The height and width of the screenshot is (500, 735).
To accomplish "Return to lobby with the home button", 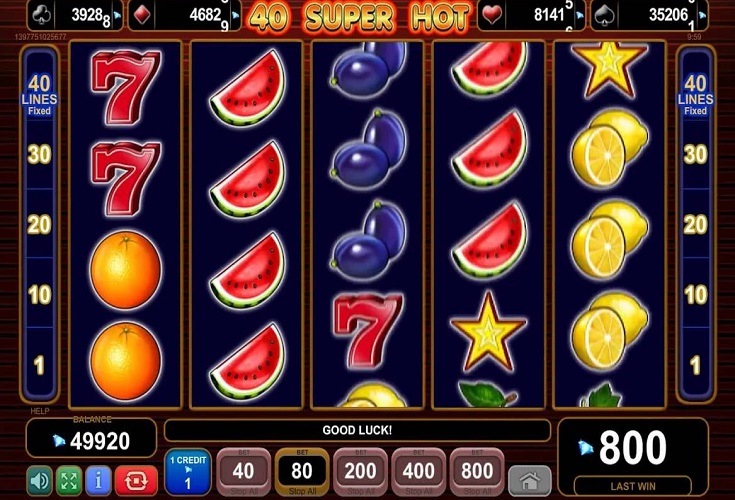I will pos(530,481).
